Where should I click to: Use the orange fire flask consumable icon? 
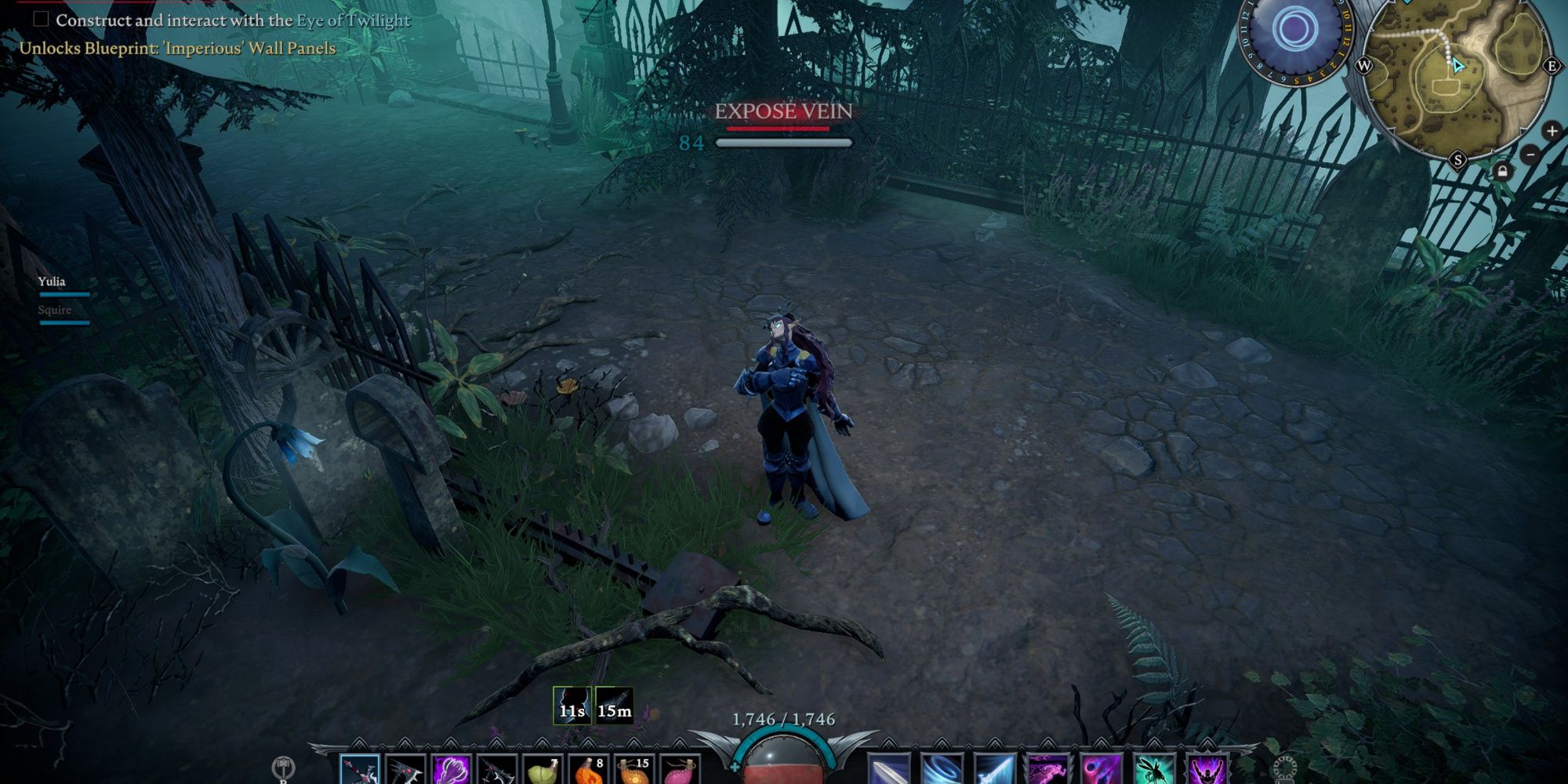(x=588, y=770)
